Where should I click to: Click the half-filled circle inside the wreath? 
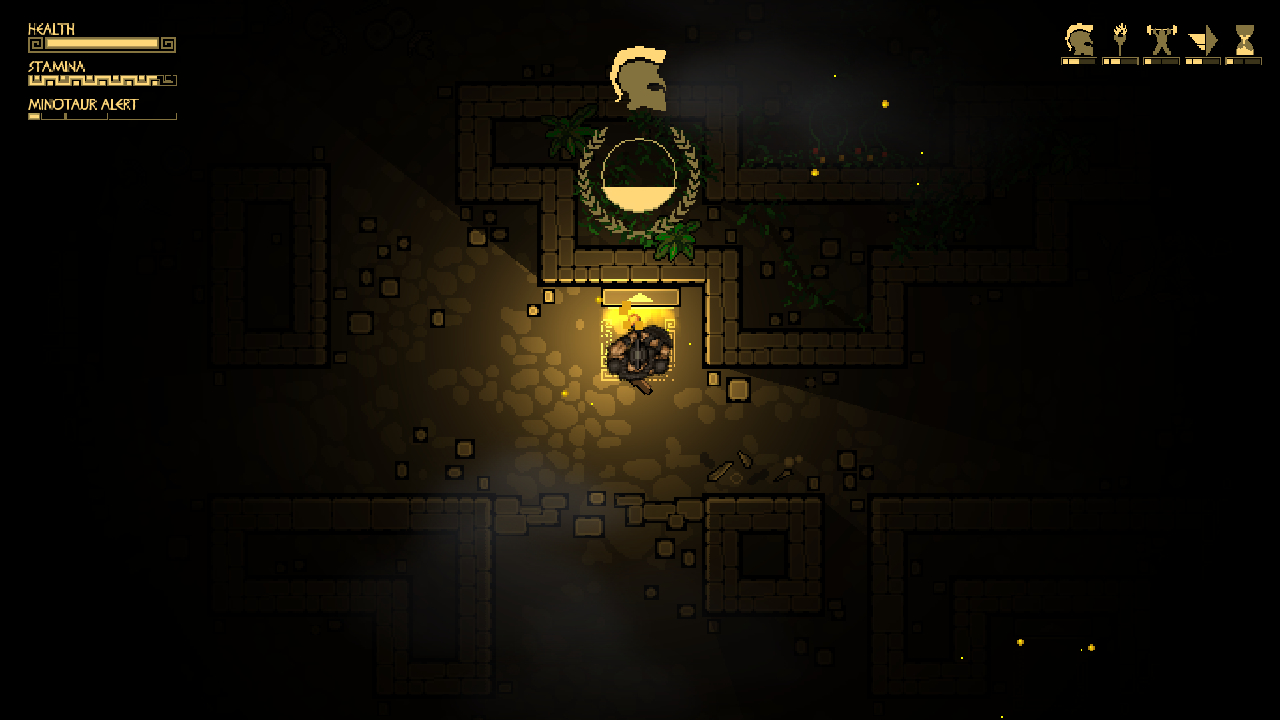click(637, 175)
